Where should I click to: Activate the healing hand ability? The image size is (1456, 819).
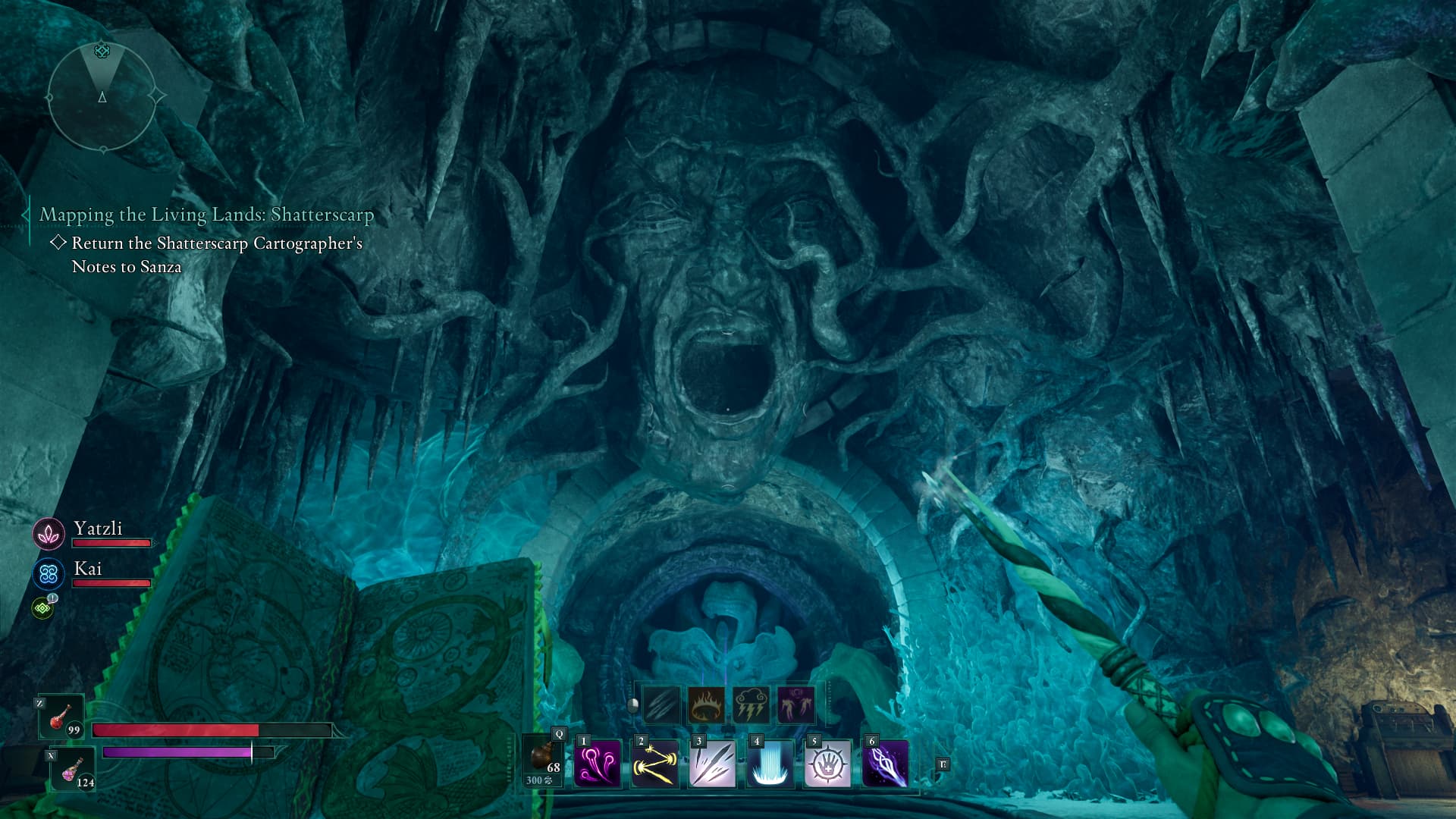pyautogui.click(x=827, y=764)
